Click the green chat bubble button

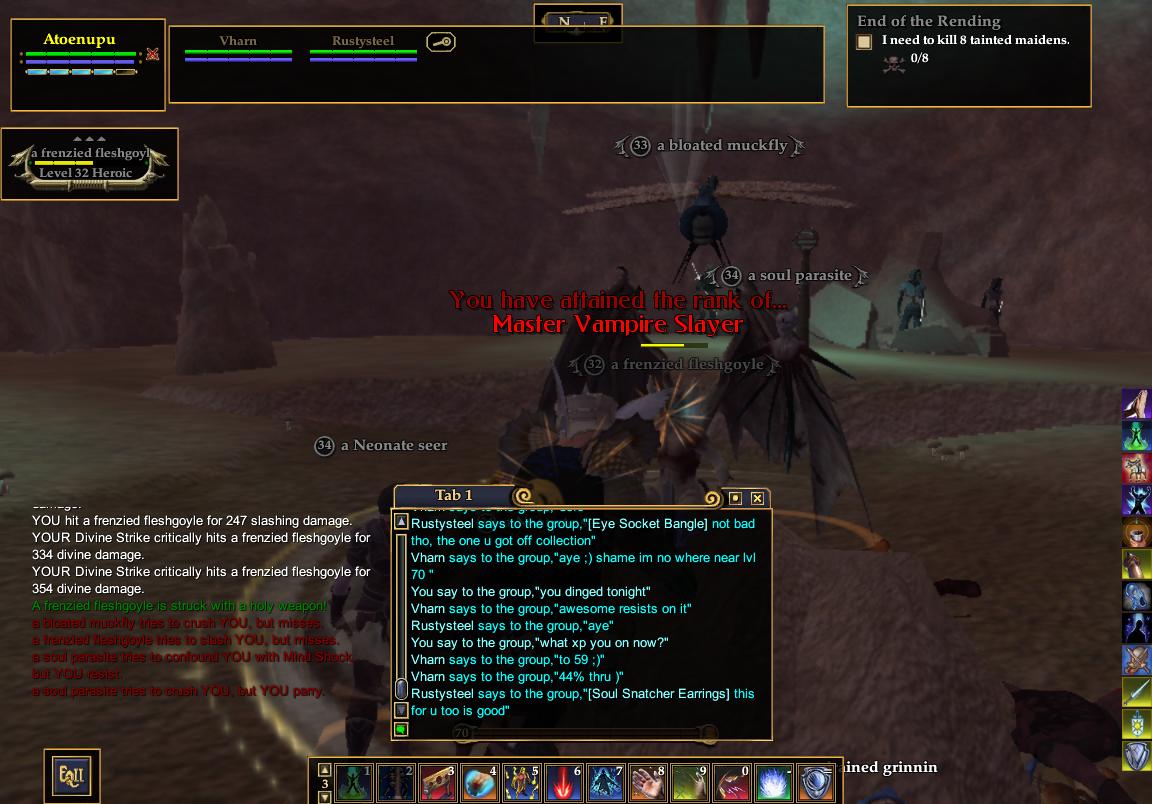click(401, 730)
